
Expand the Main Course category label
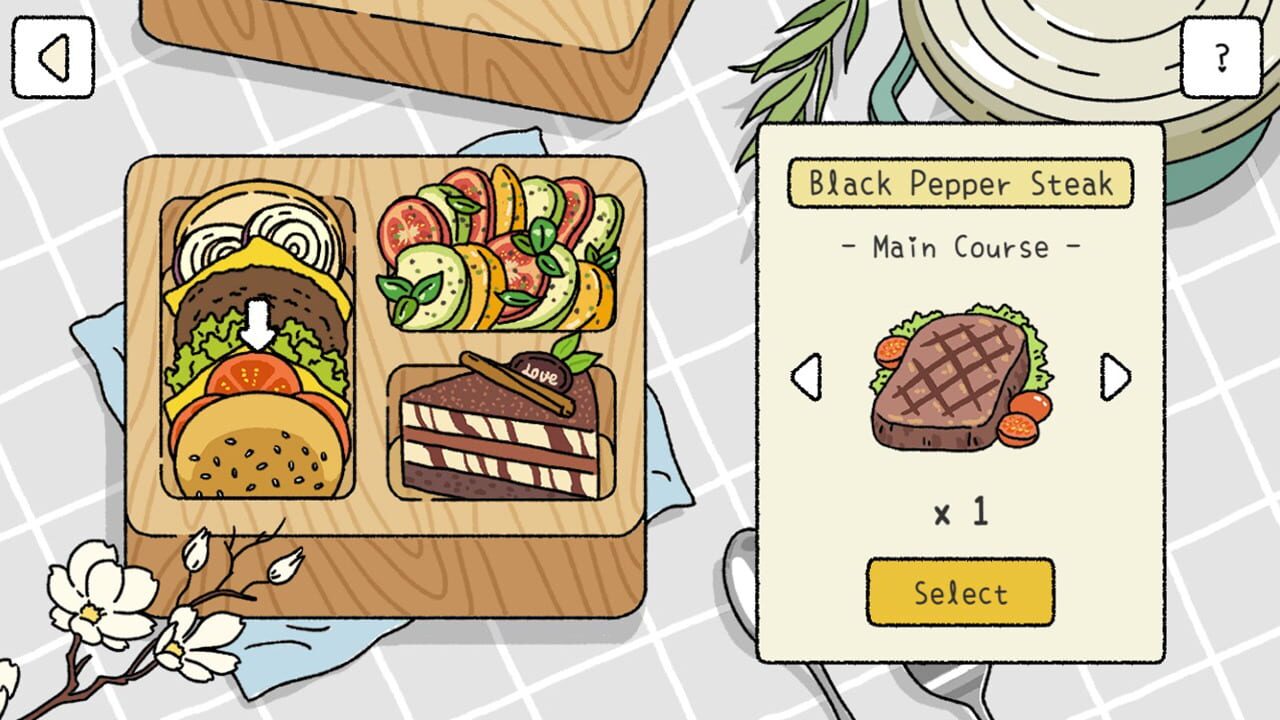(959, 247)
